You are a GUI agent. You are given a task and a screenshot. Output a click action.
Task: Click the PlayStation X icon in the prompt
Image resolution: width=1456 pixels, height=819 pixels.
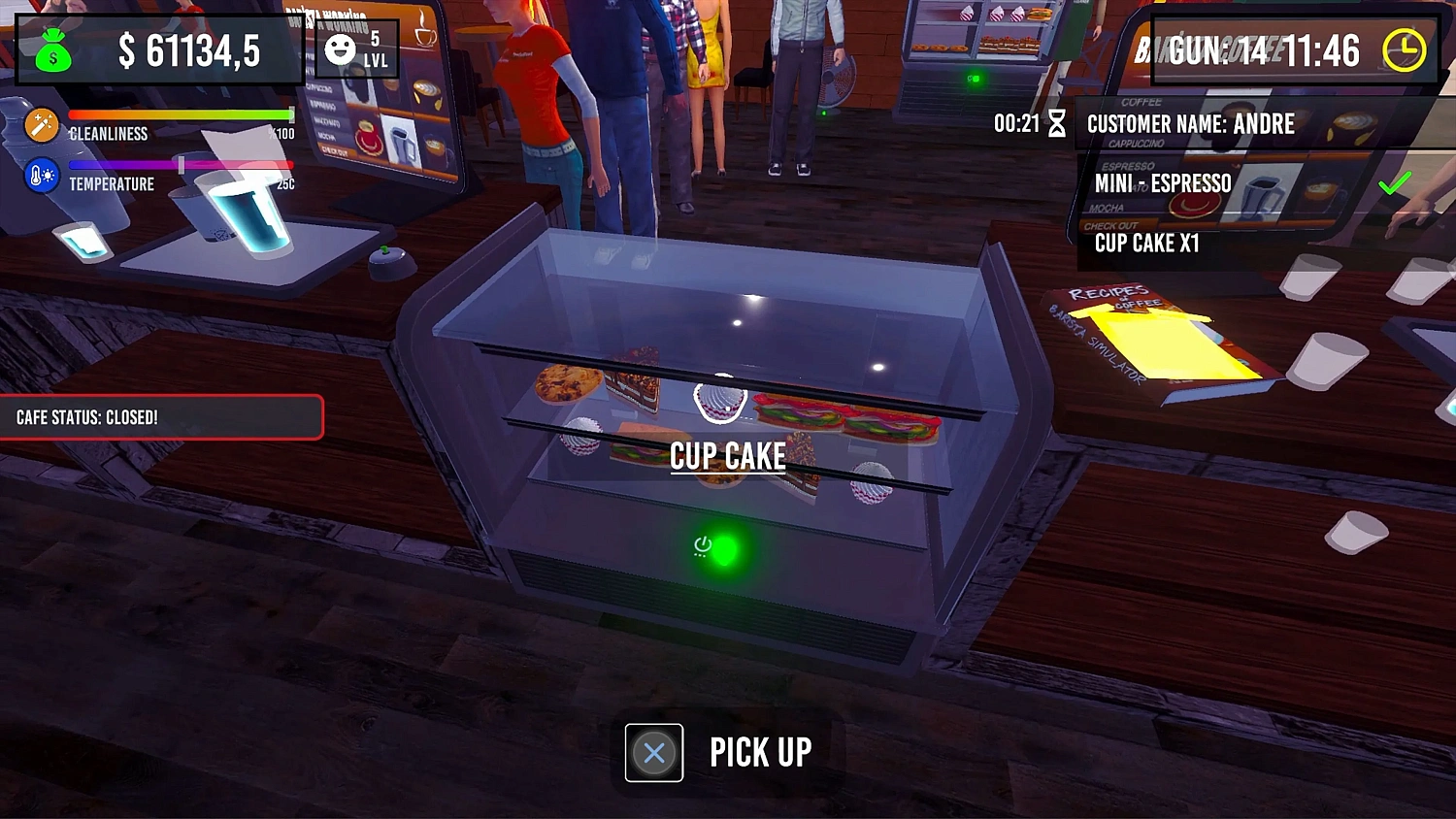coord(653,753)
